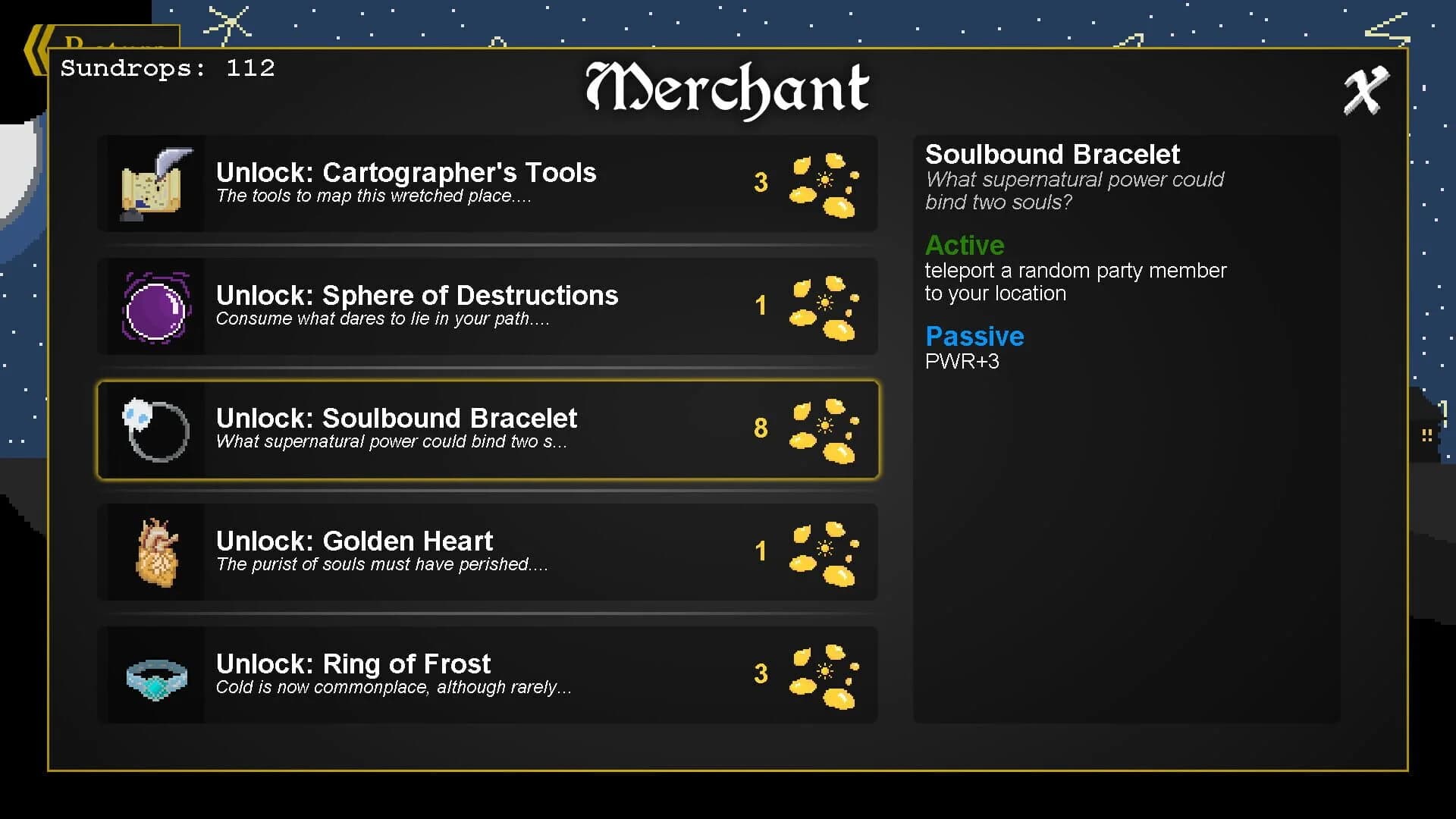
Task: Click the Soulbound Bracelet title in details panel
Action: tap(1053, 154)
